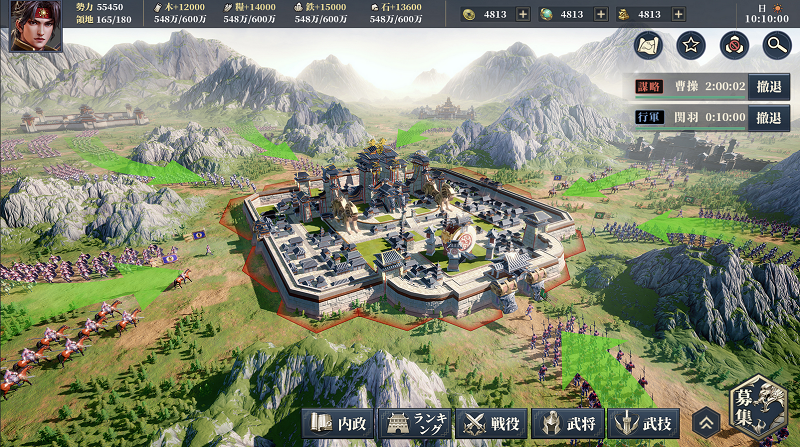The image size is (800, 447).
Task: Withdraw 関羽's 行軍 march with 撤退
Action: 768,117
